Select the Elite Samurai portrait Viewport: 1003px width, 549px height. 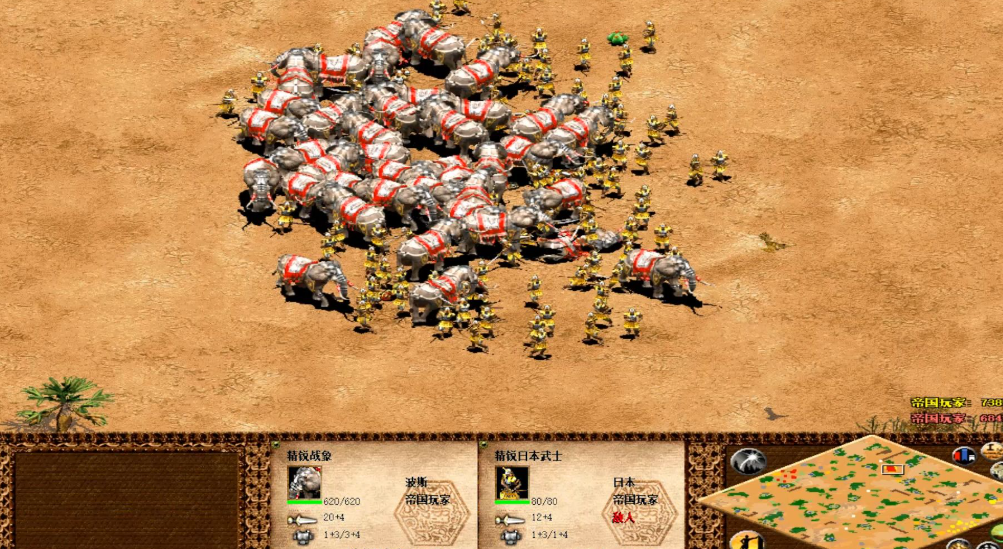tap(511, 481)
